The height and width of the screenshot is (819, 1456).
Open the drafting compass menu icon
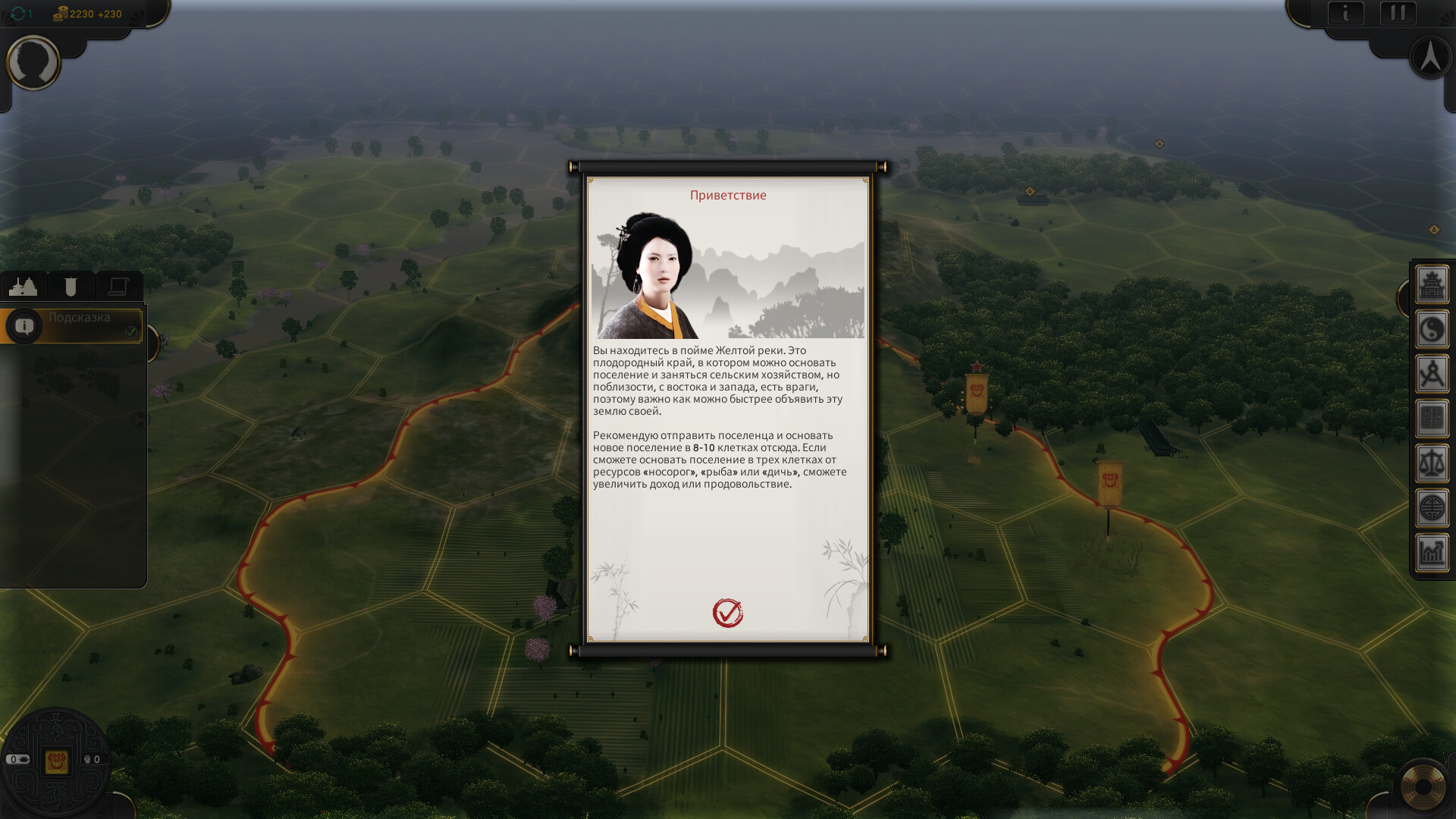(1432, 375)
